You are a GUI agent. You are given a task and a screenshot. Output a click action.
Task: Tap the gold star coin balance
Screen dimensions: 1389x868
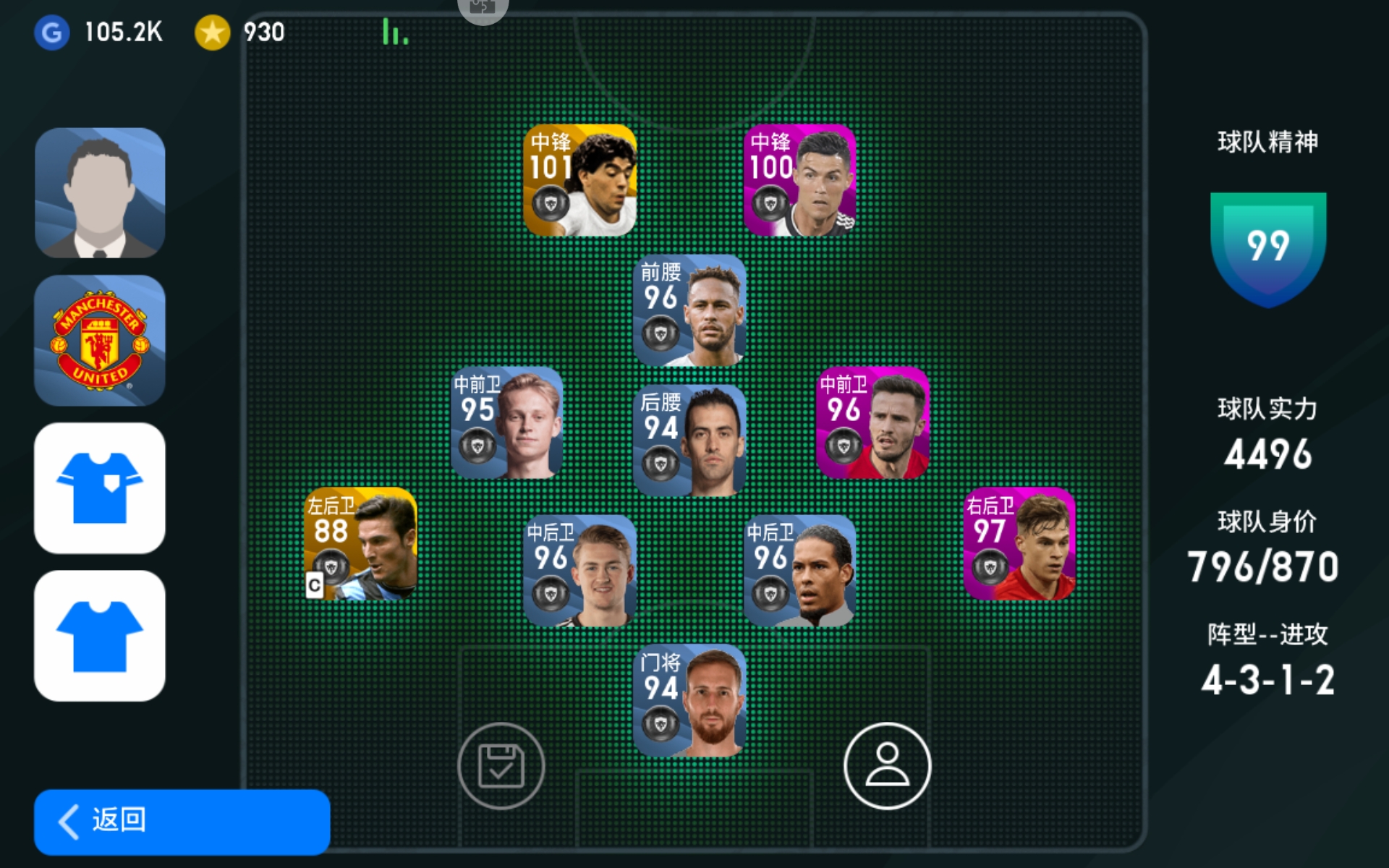[213, 33]
